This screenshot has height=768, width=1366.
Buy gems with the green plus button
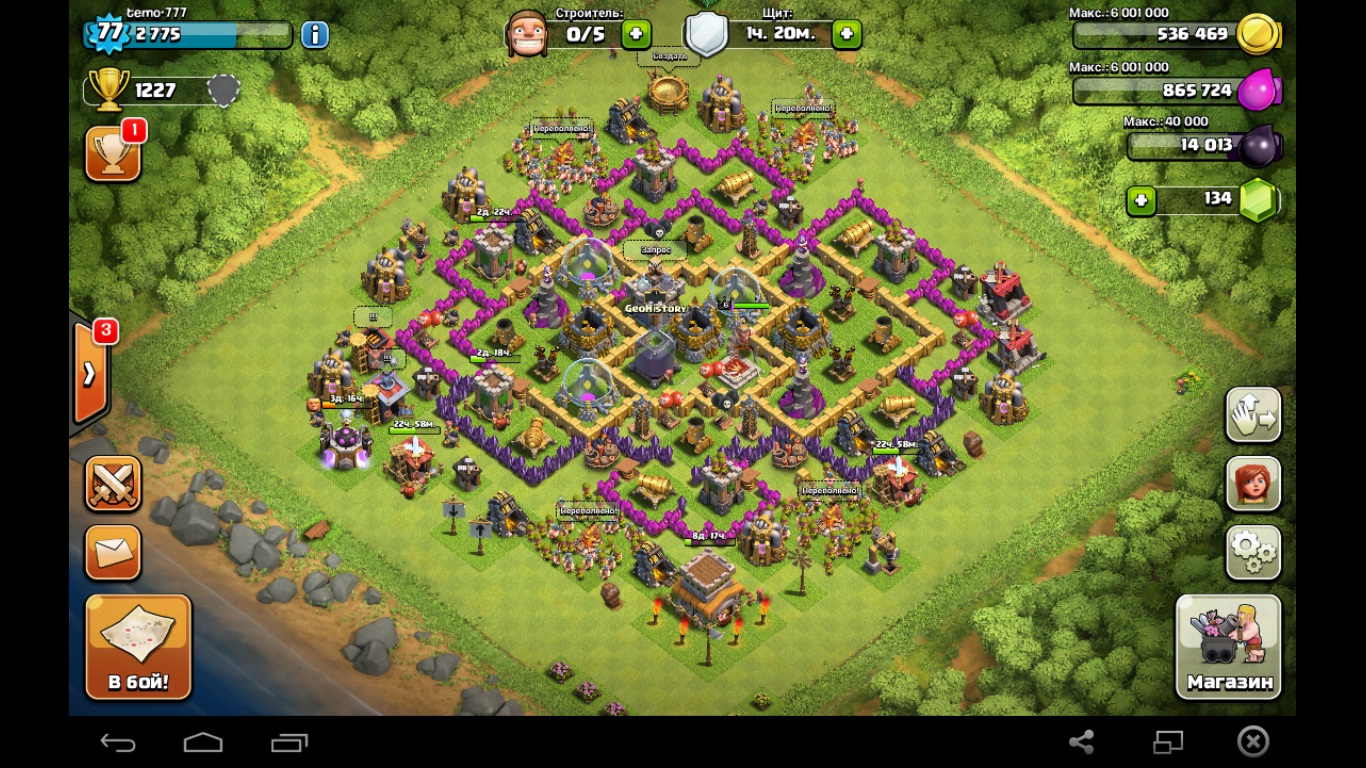1141,200
